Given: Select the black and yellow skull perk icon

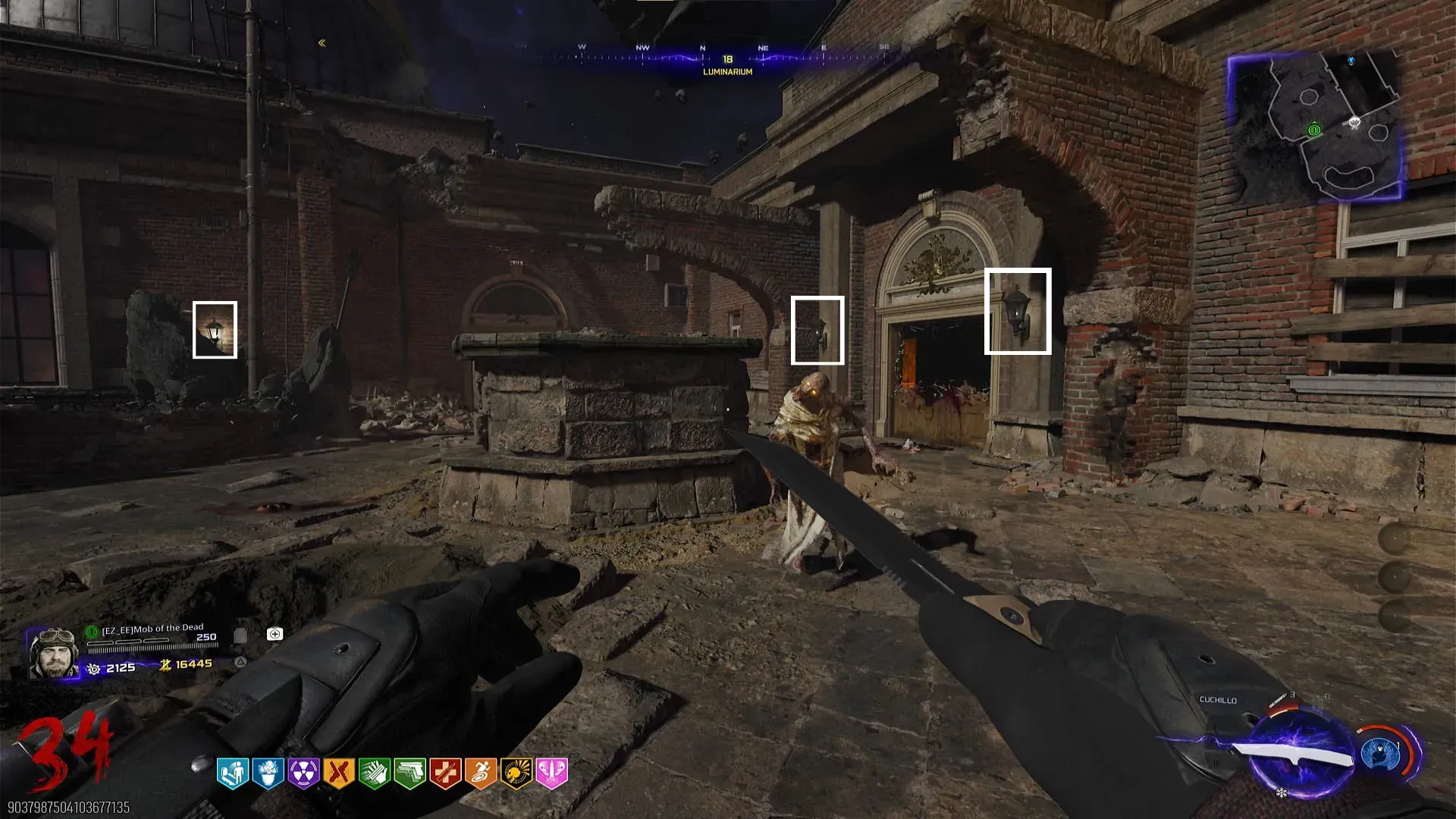Looking at the screenshot, I should tap(516, 773).
